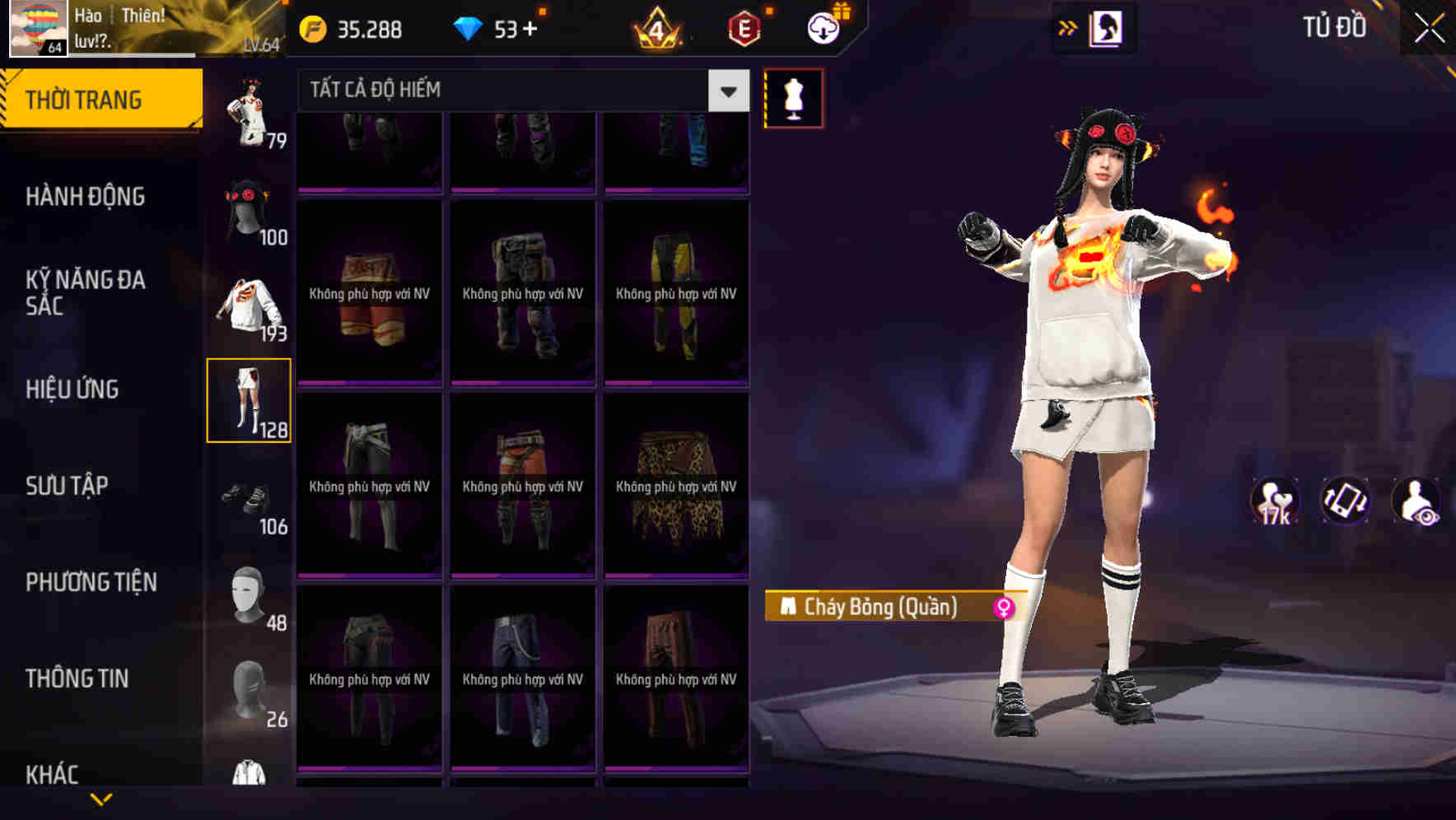Select the skirt thumbnail showing 128 items
The height and width of the screenshot is (820, 1456).
250,401
